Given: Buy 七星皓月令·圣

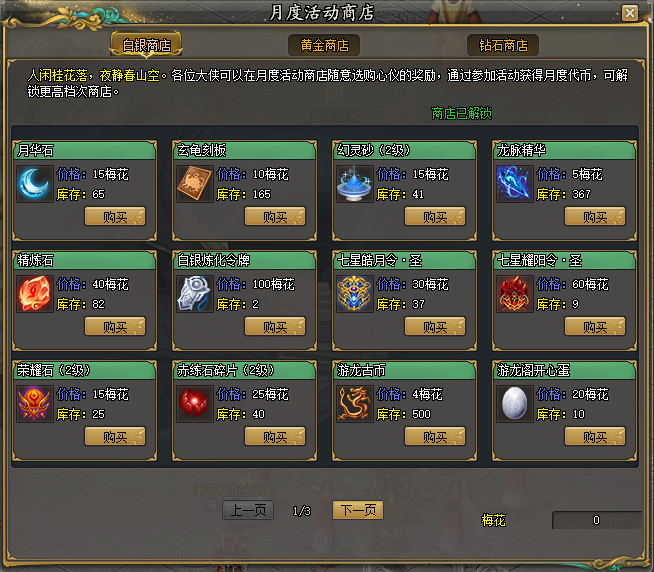Looking at the screenshot, I should pos(435,326).
